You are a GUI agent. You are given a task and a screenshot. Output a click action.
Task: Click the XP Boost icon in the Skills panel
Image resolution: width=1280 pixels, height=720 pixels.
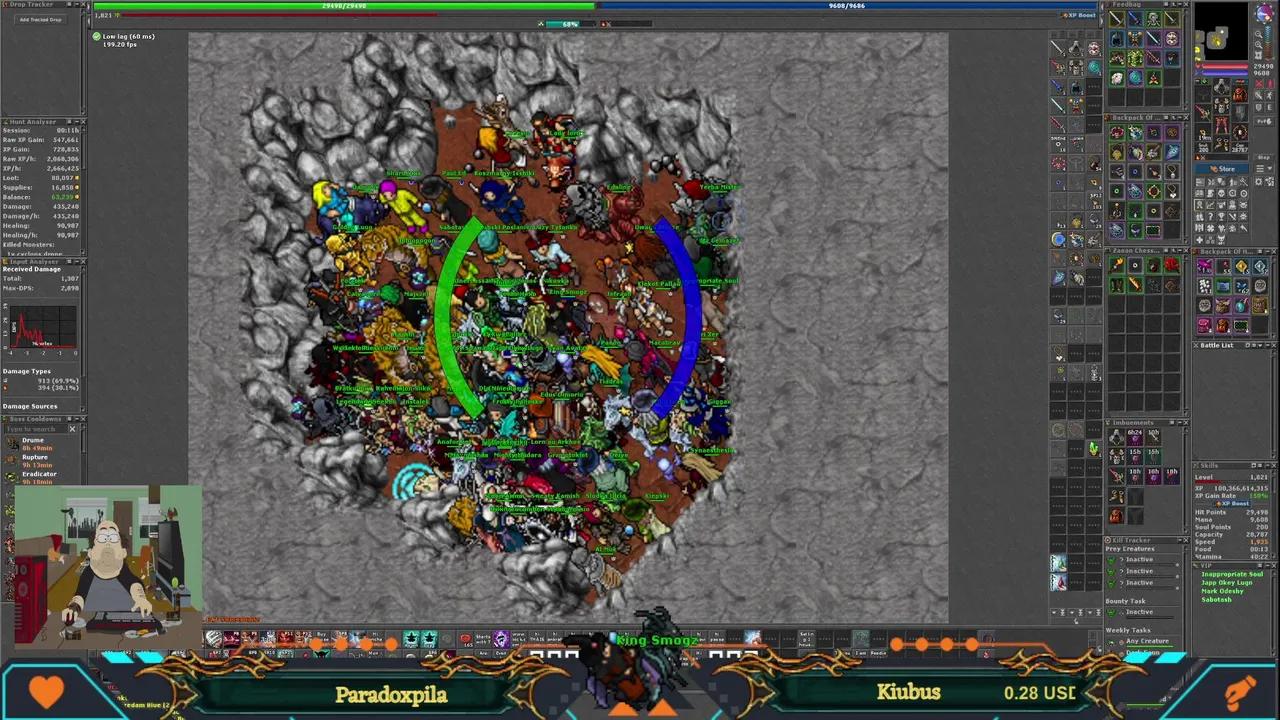1233,503
